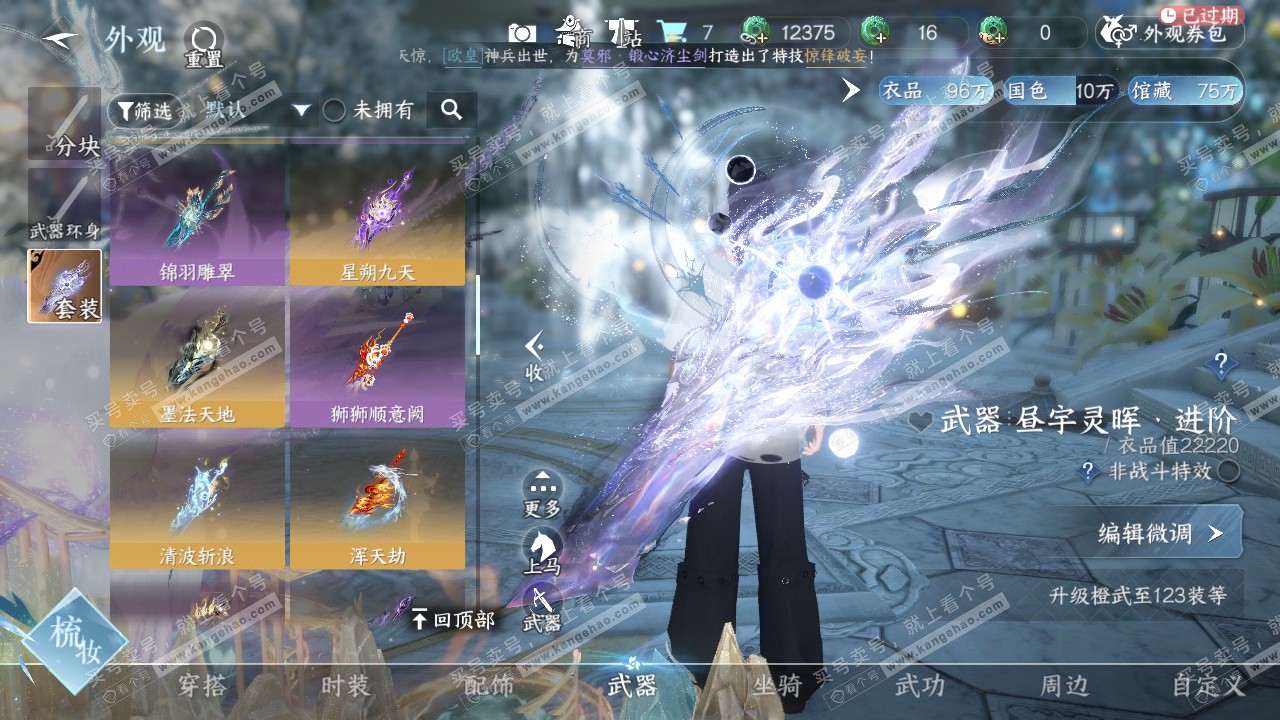
Task: Switch to the 套装 side category
Action: (x=64, y=286)
